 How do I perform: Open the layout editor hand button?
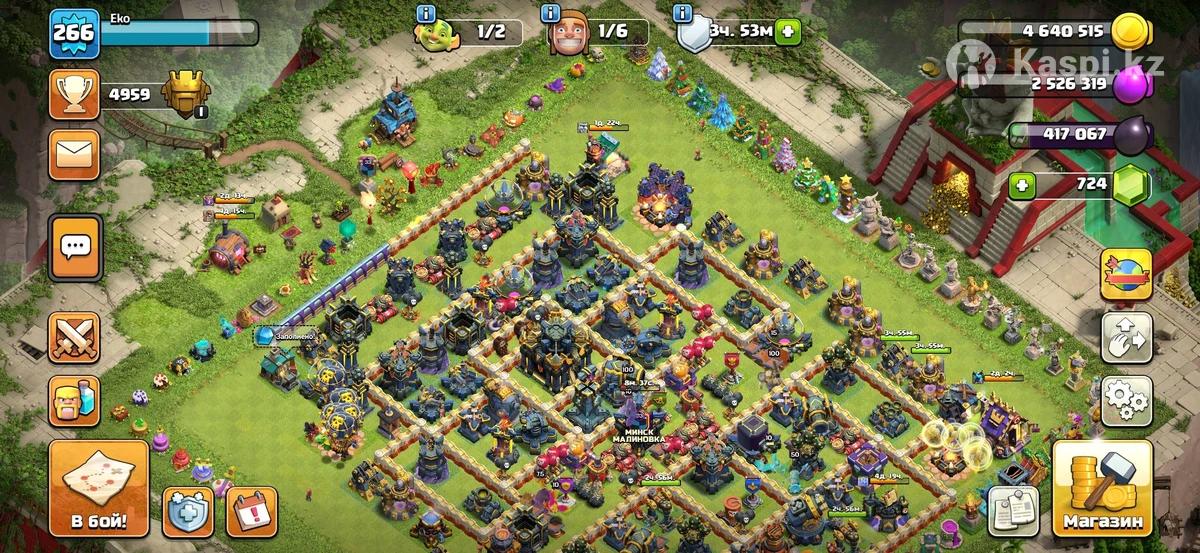pyautogui.click(x=1126, y=339)
